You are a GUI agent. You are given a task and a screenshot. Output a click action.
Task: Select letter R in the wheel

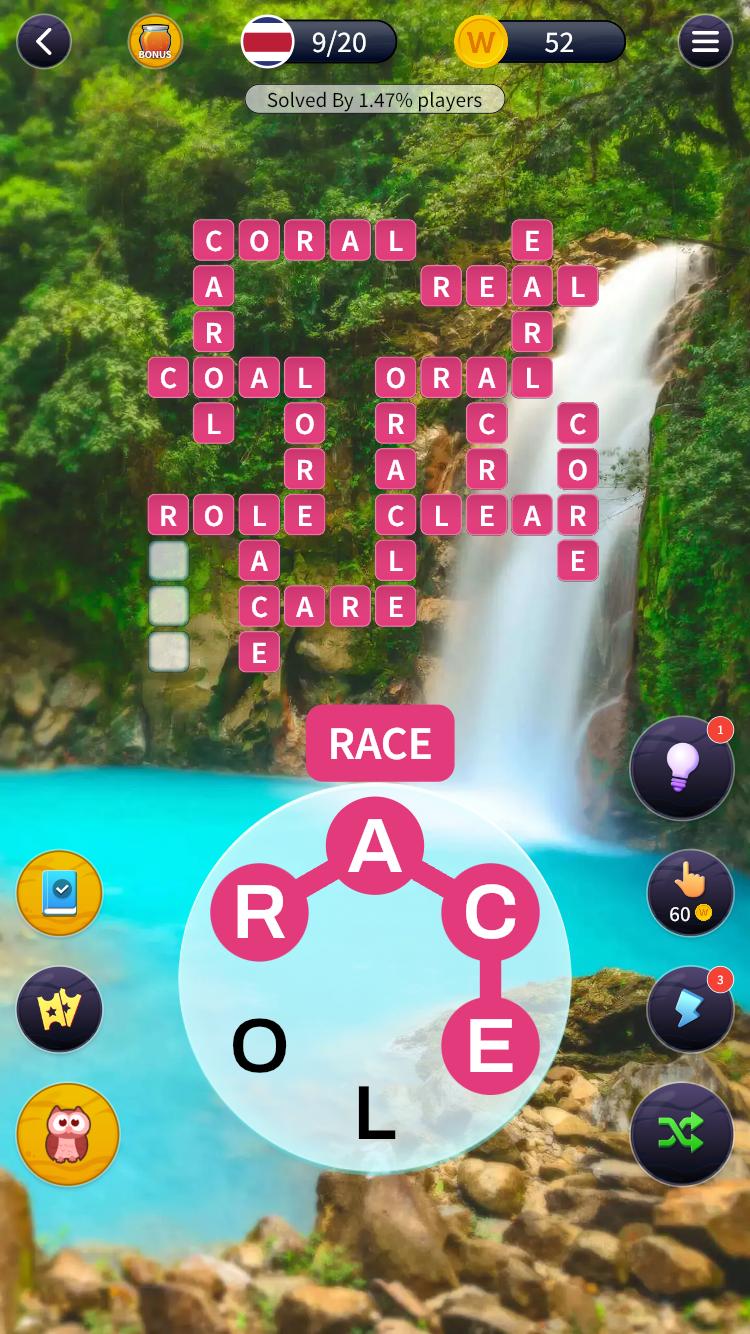coord(260,912)
